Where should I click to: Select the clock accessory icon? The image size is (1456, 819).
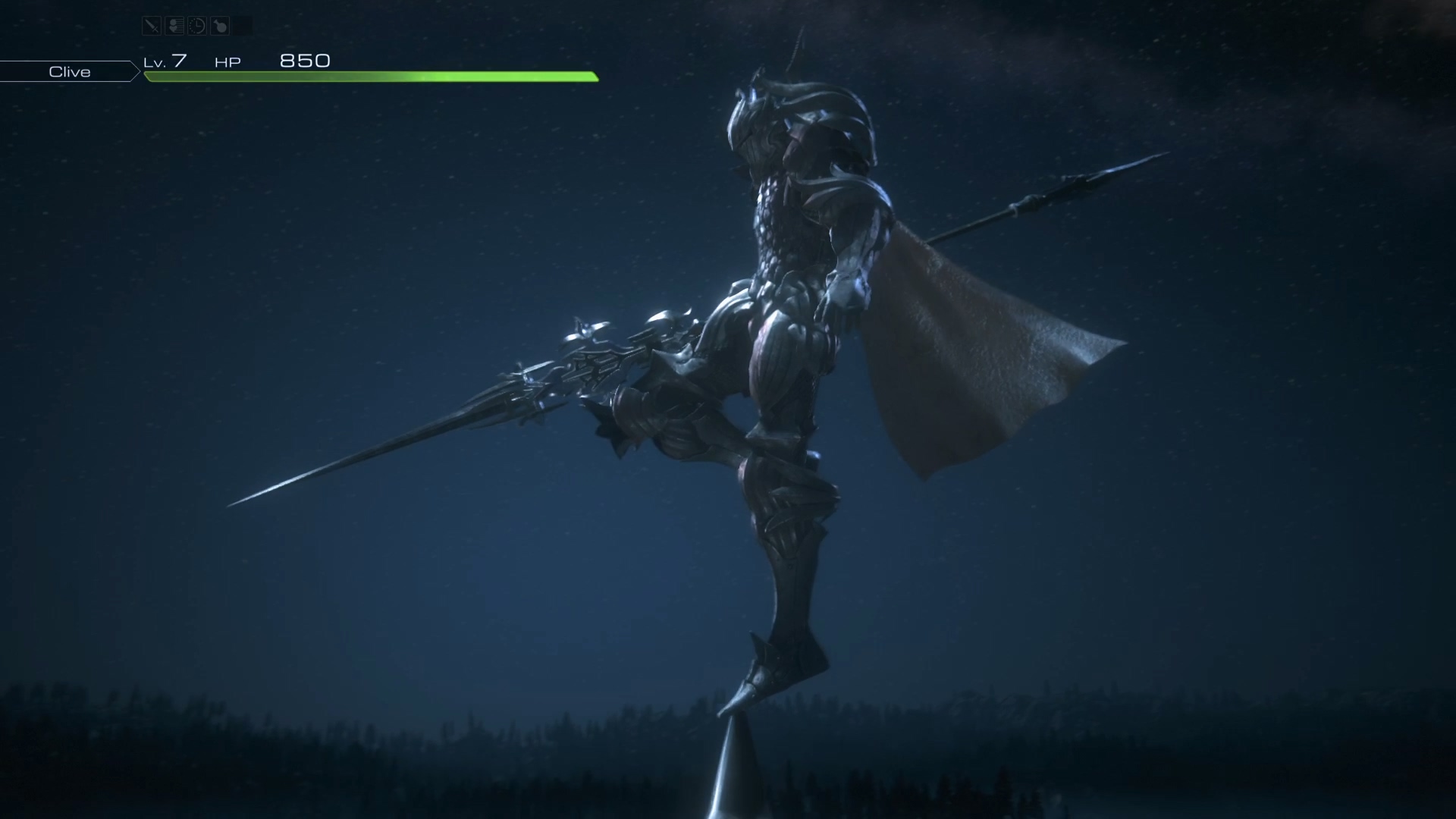pyautogui.click(x=197, y=27)
